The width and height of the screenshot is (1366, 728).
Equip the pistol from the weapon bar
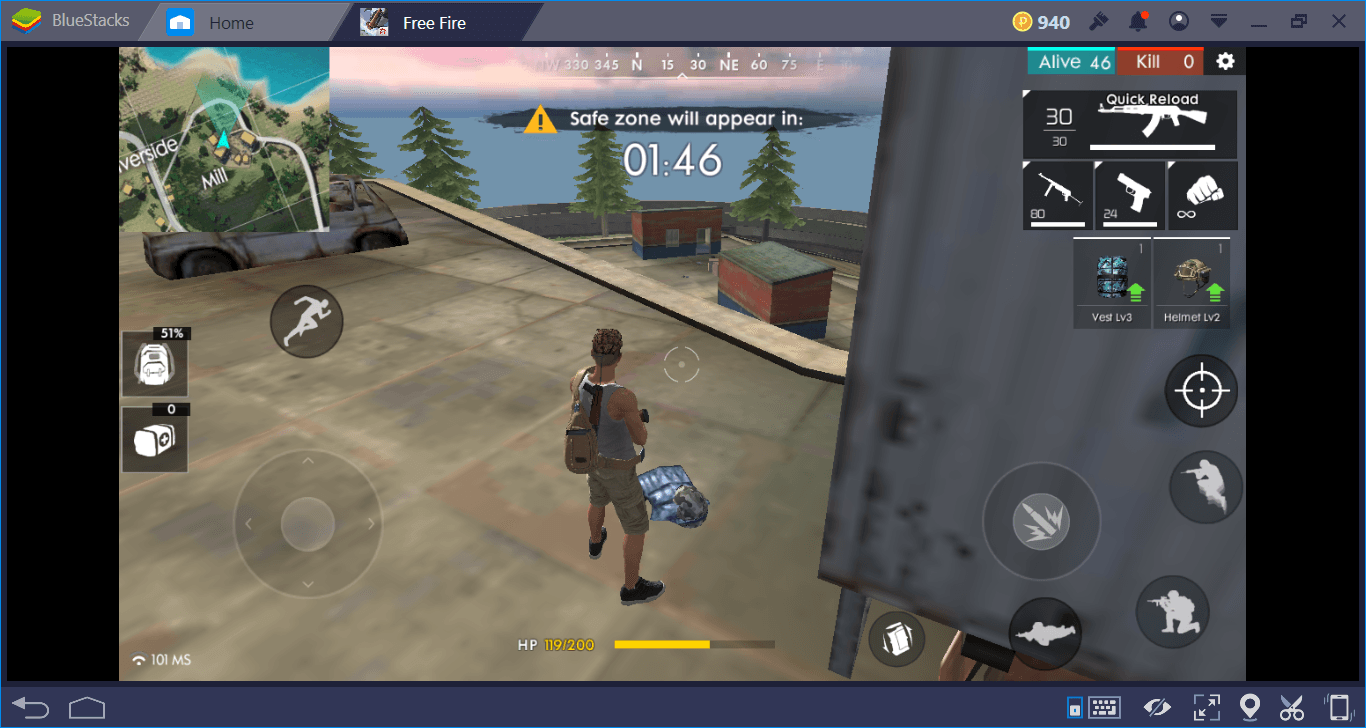pyautogui.click(x=1129, y=193)
